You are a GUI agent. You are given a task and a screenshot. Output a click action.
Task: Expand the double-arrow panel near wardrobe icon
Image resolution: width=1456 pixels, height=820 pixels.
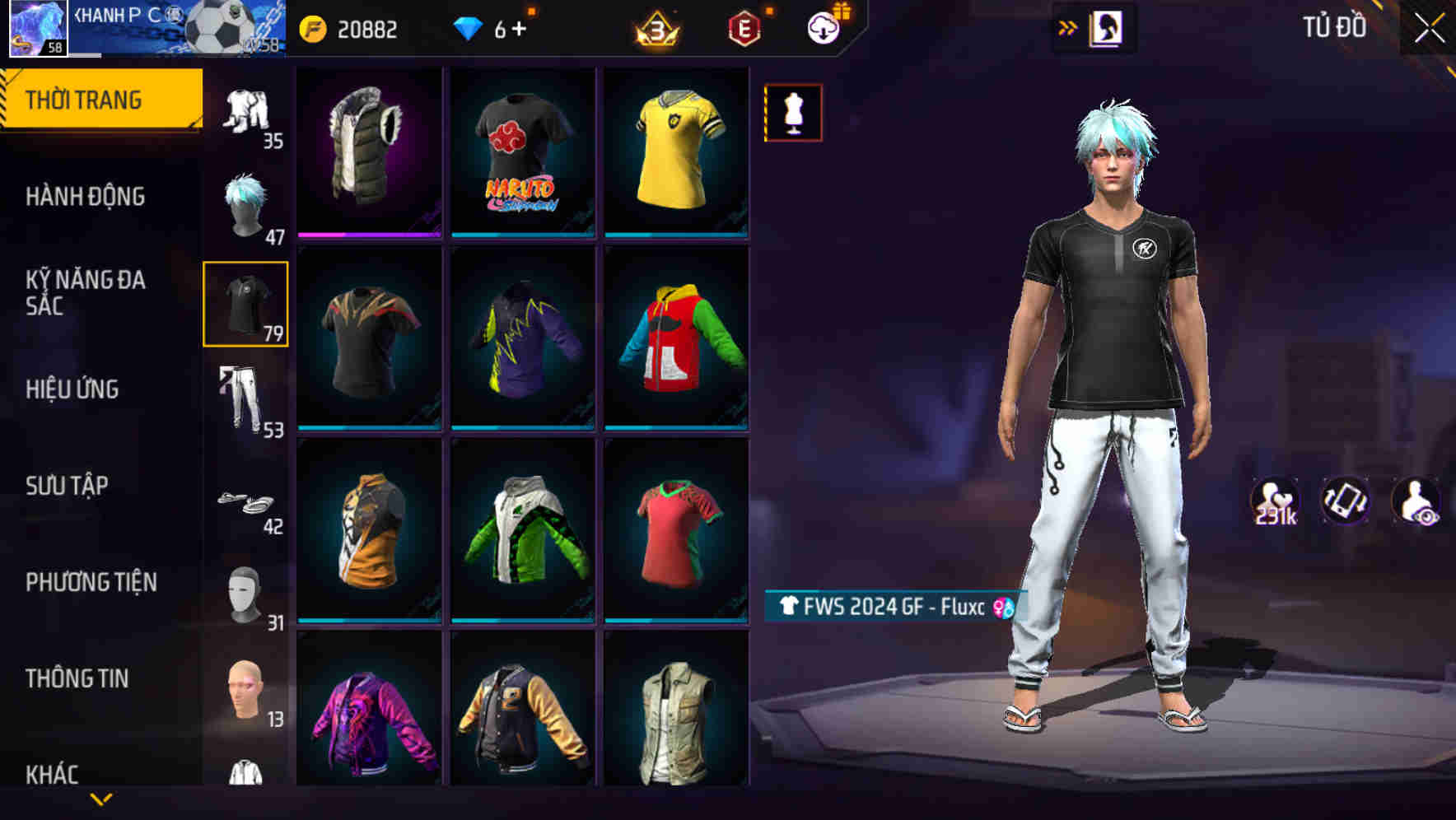1069,26
